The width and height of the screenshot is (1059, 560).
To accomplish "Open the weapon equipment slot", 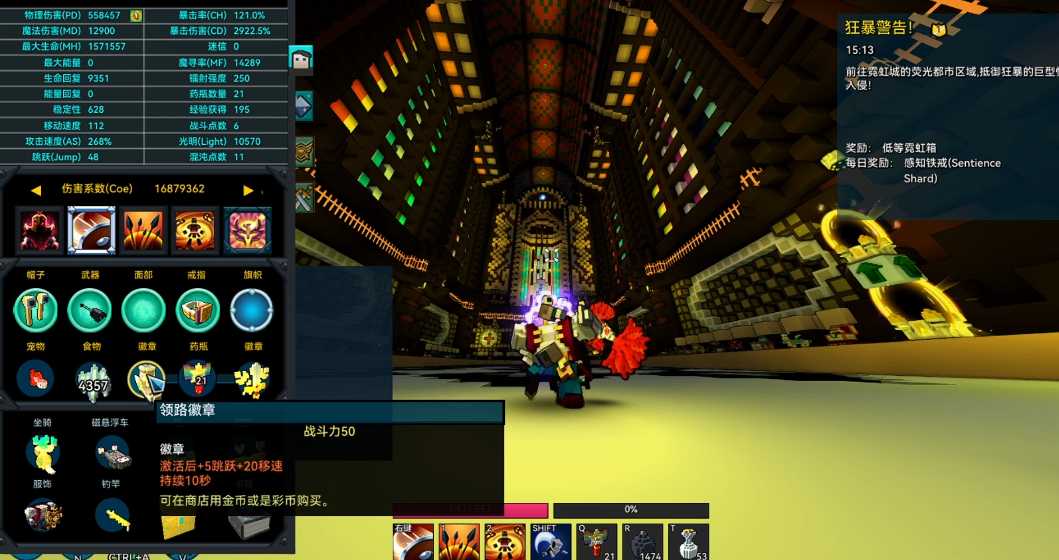I will [89, 310].
